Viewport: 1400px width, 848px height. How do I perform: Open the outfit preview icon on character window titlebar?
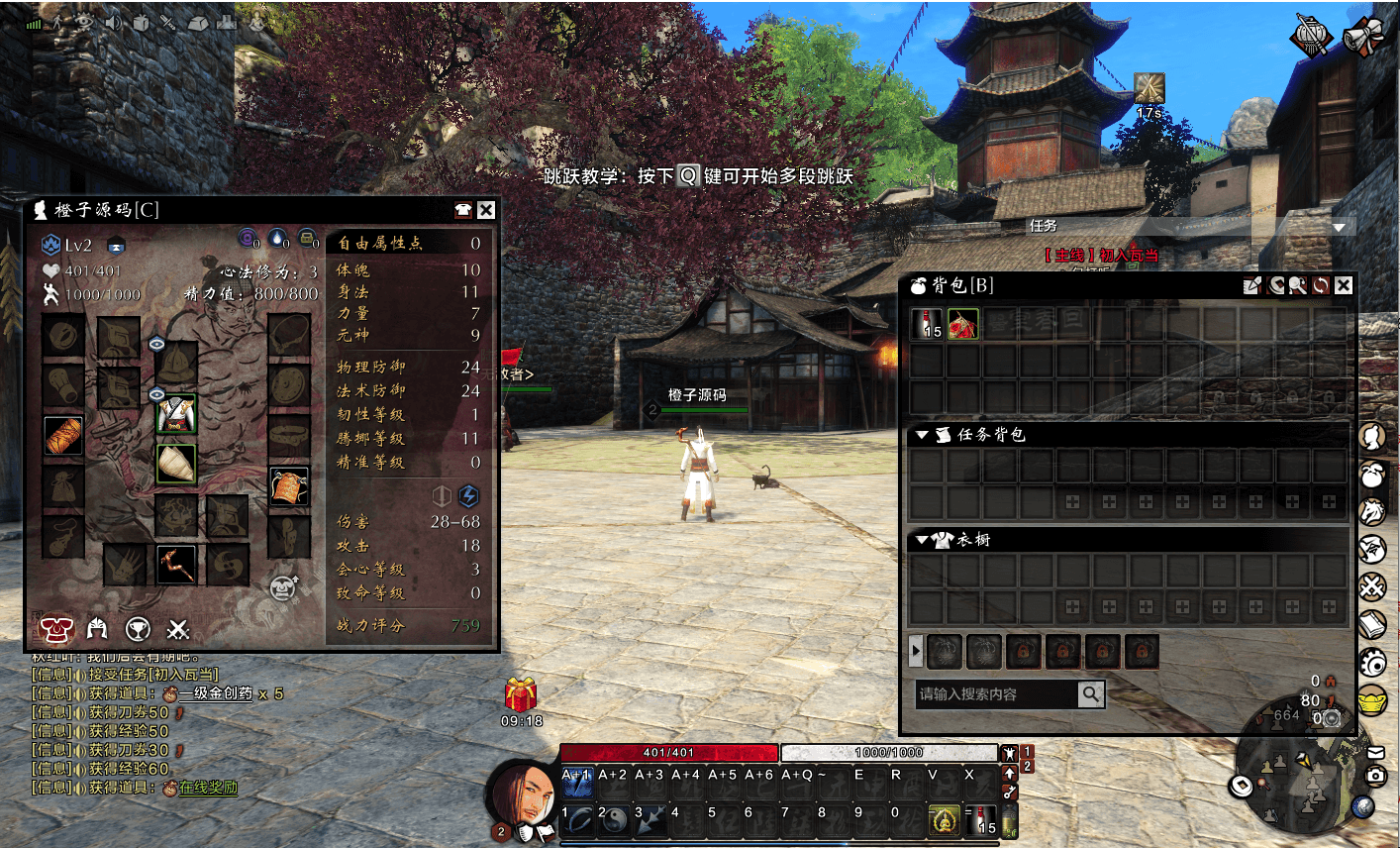click(466, 209)
